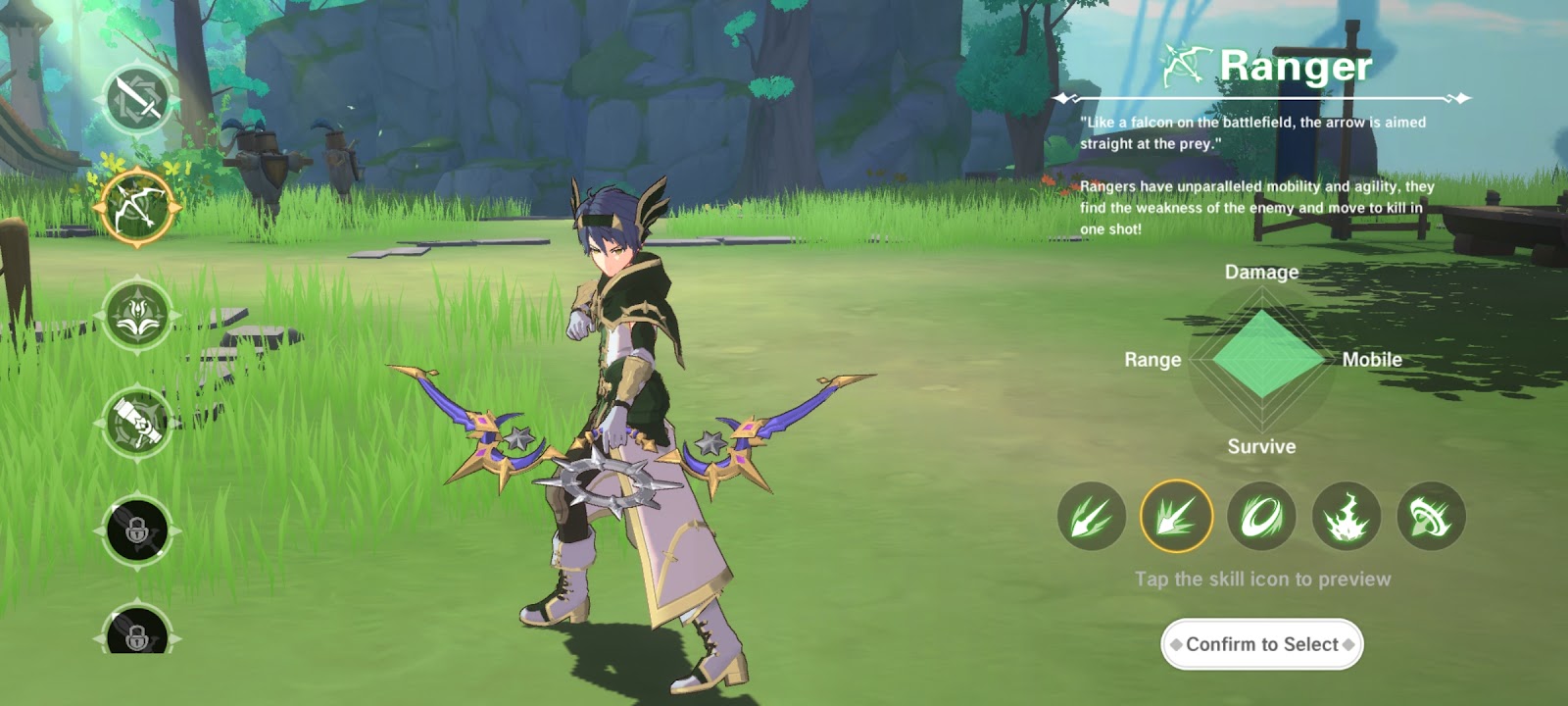Select the bow and arrow Ranger class icon
Viewport: 1568px width, 706px height.
(x=138, y=207)
